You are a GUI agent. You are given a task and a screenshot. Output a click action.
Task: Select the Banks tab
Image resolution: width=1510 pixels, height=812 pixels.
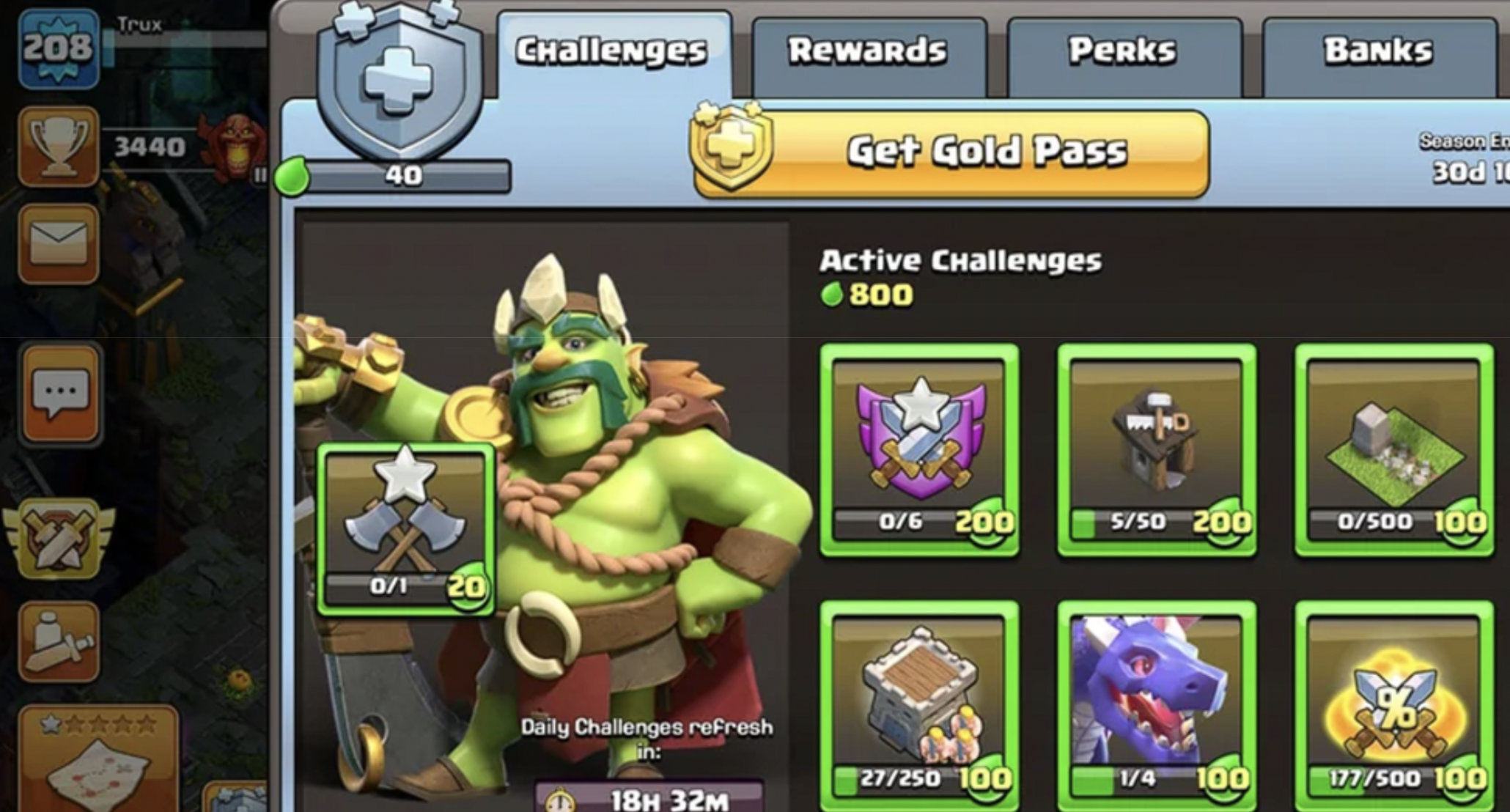click(x=1378, y=51)
